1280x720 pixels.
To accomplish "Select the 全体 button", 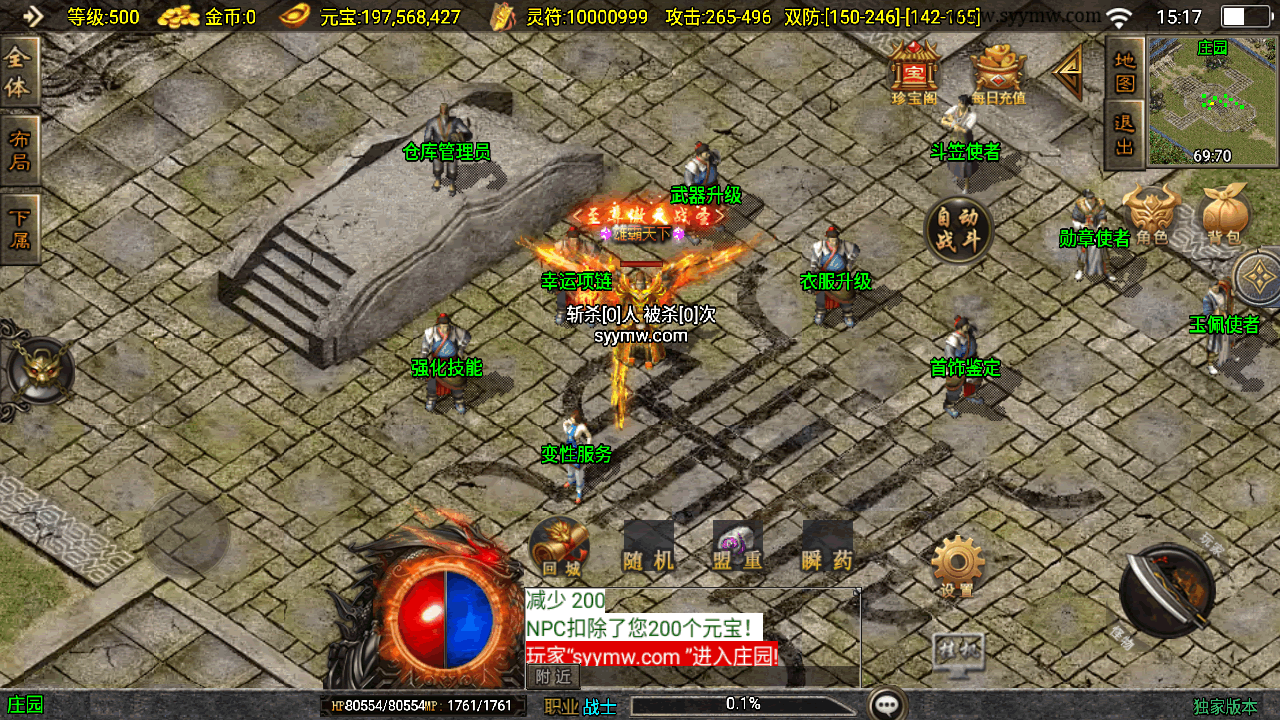I will click(x=19, y=73).
